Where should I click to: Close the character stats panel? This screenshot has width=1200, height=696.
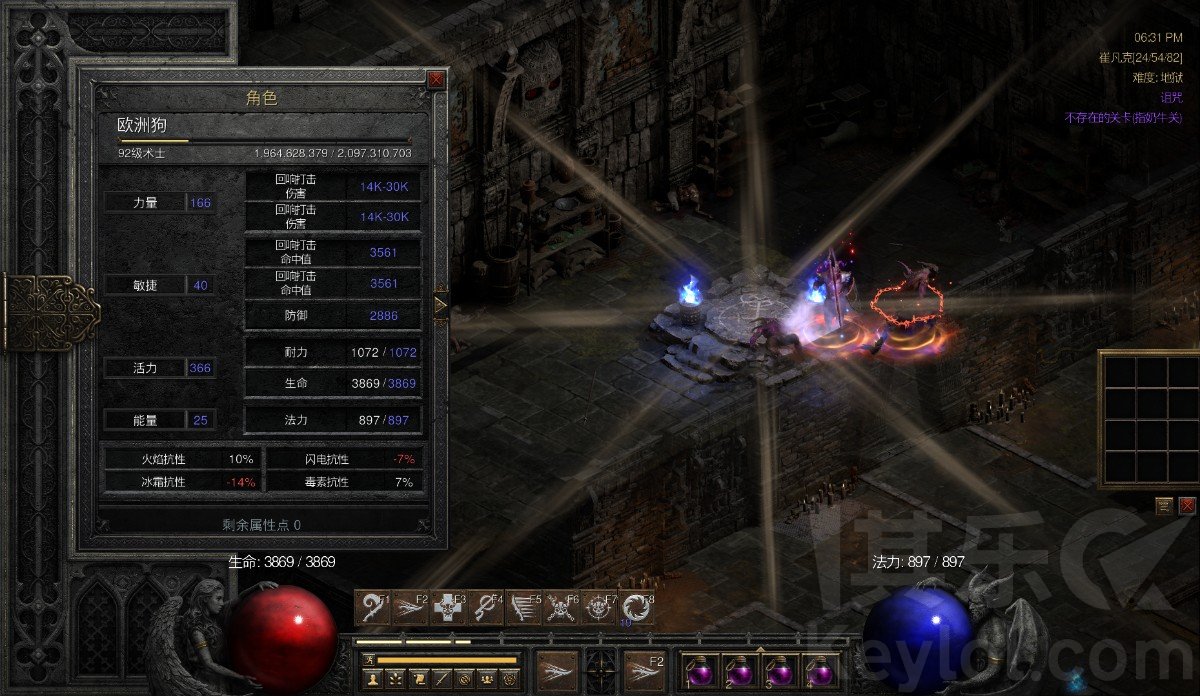coord(436,79)
